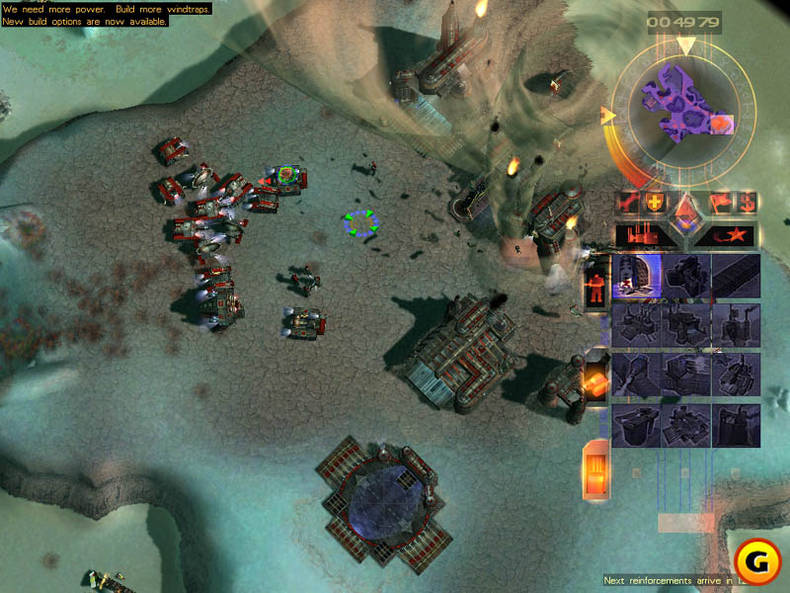Switch to the factory silhouette buildings tab

tap(638, 235)
